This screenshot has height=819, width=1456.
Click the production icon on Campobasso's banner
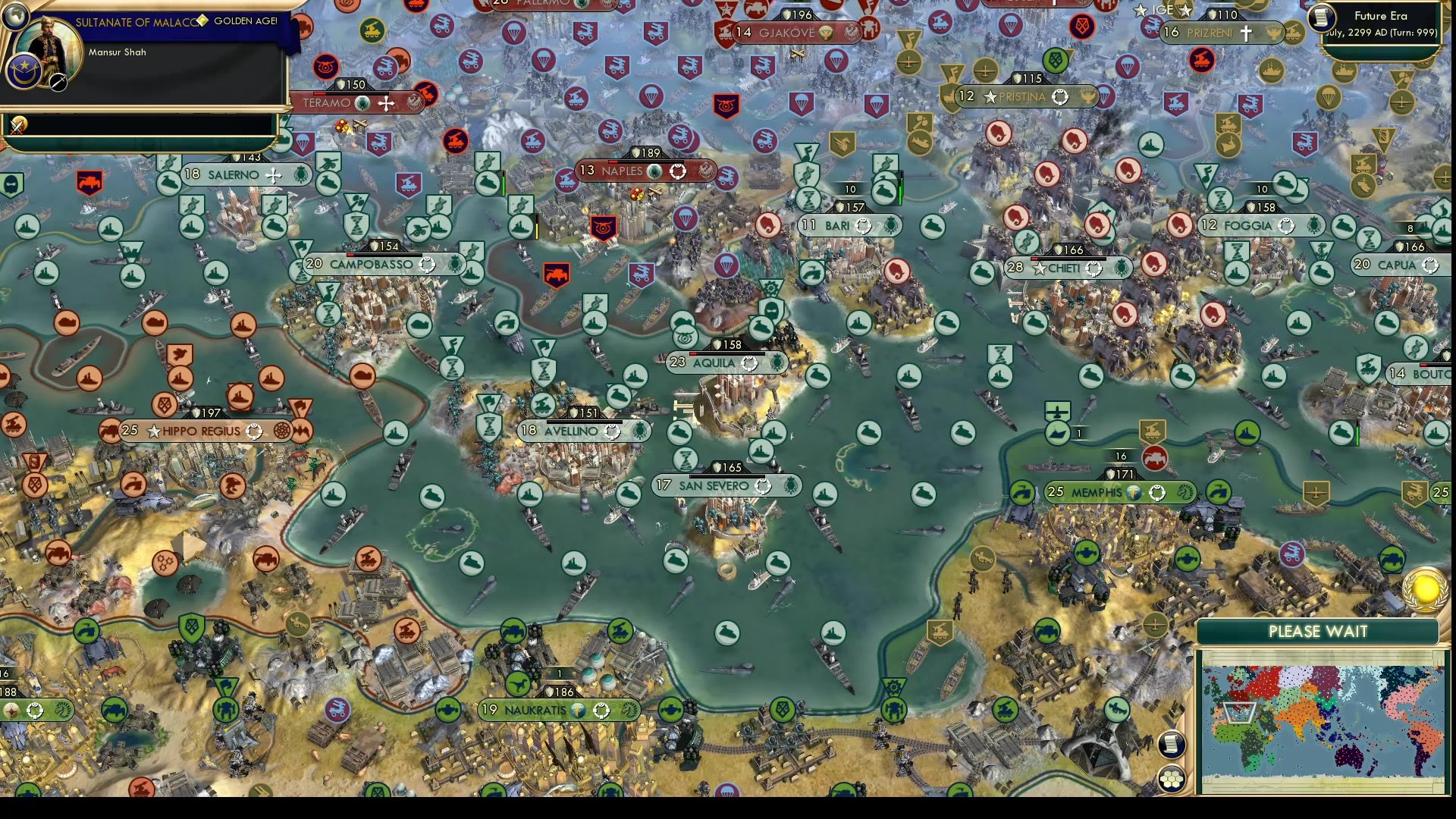(x=453, y=265)
